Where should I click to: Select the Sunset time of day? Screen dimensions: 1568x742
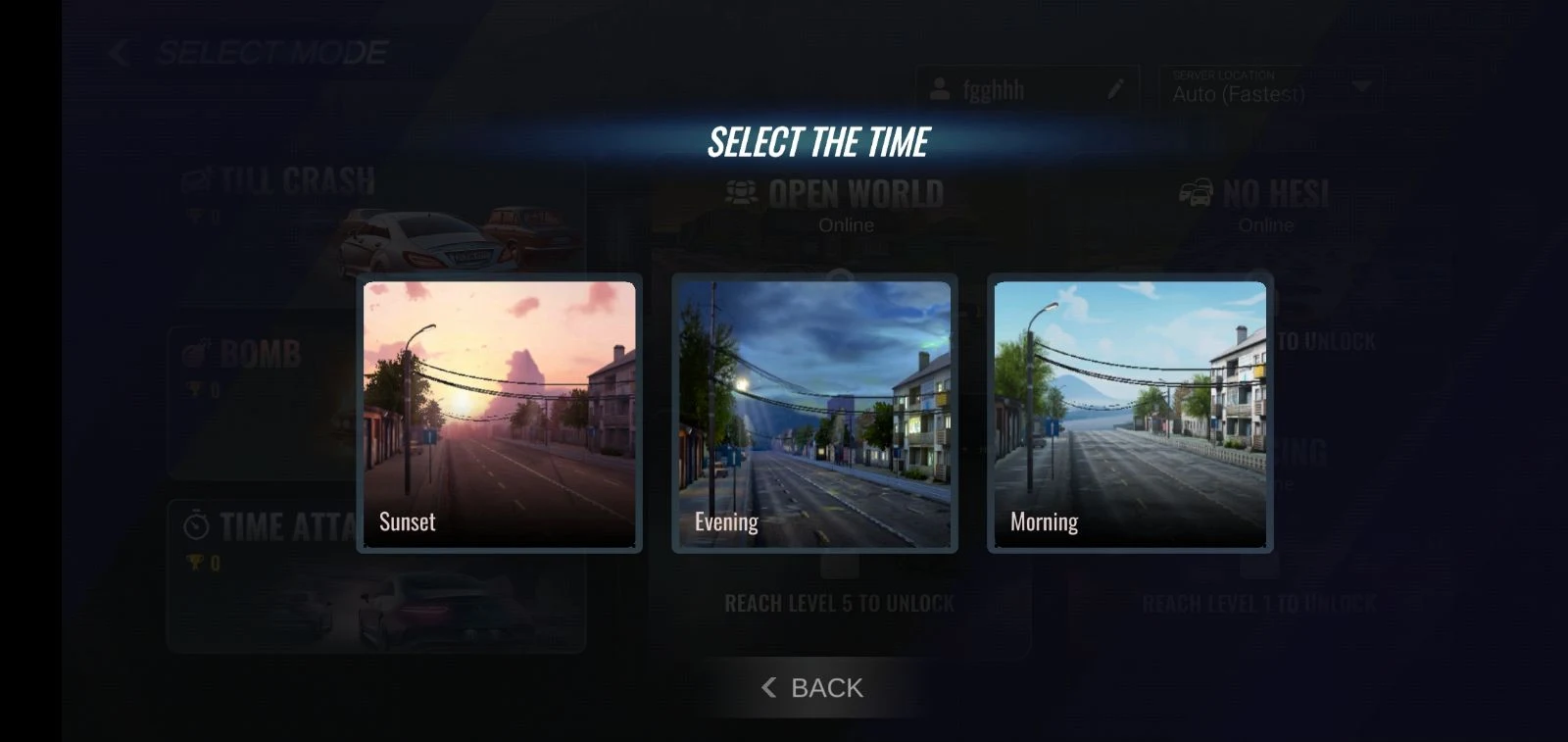500,414
